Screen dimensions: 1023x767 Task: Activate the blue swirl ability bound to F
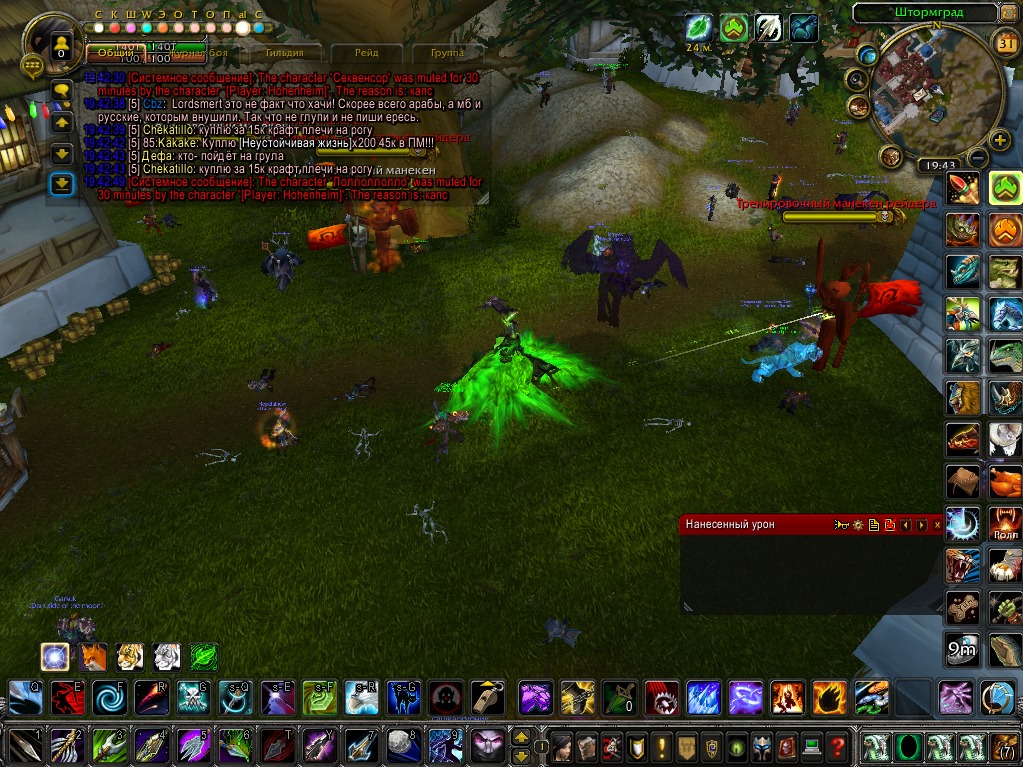pos(110,697)
